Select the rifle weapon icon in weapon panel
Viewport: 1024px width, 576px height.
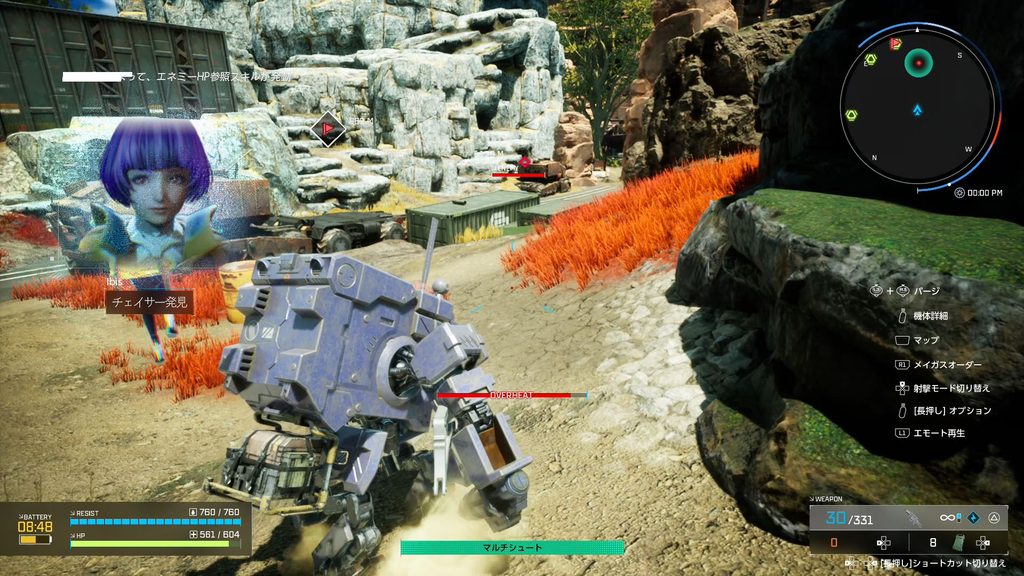click(913, 517)
